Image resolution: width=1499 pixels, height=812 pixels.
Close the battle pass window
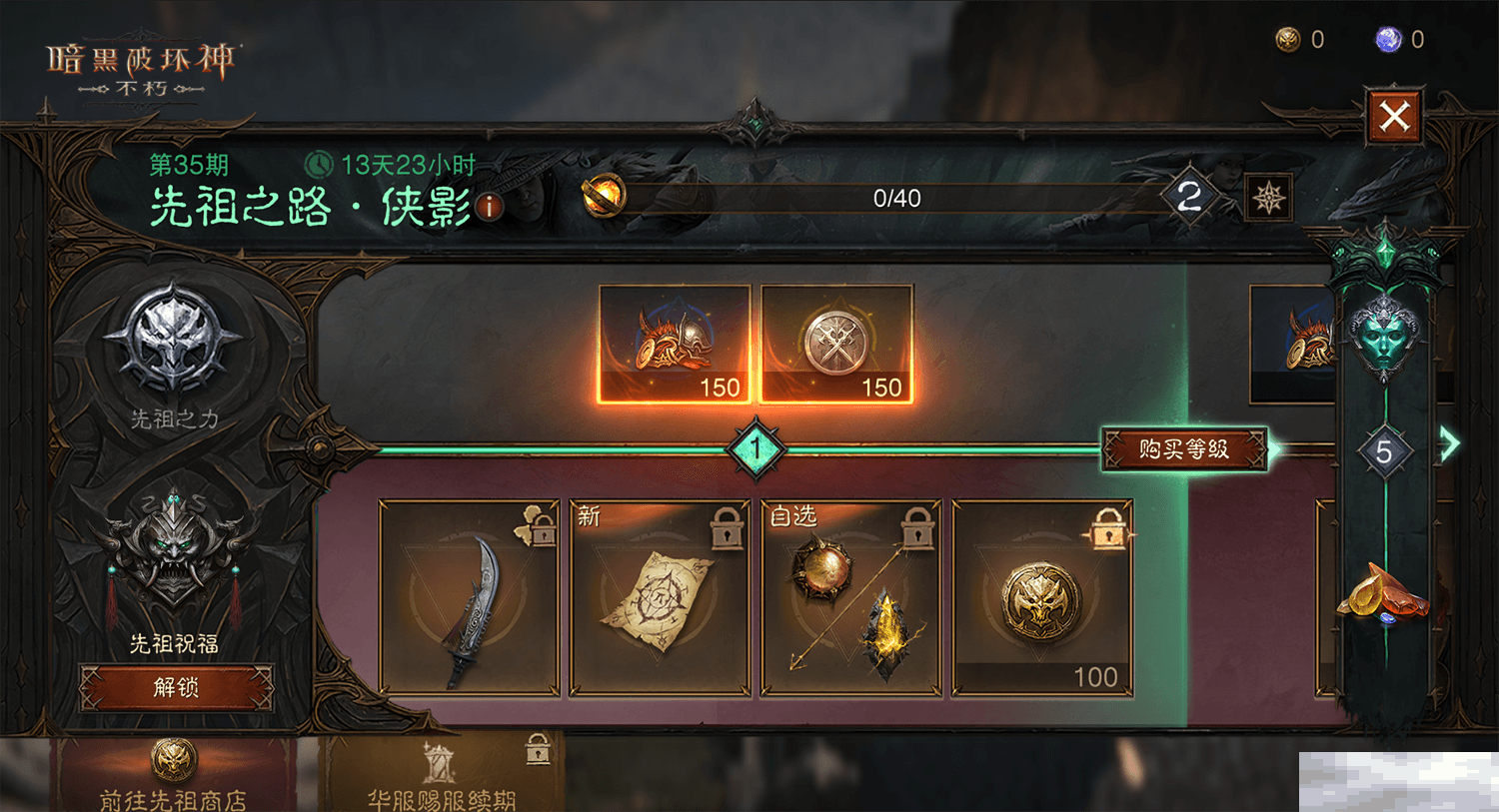(1393, 117)
